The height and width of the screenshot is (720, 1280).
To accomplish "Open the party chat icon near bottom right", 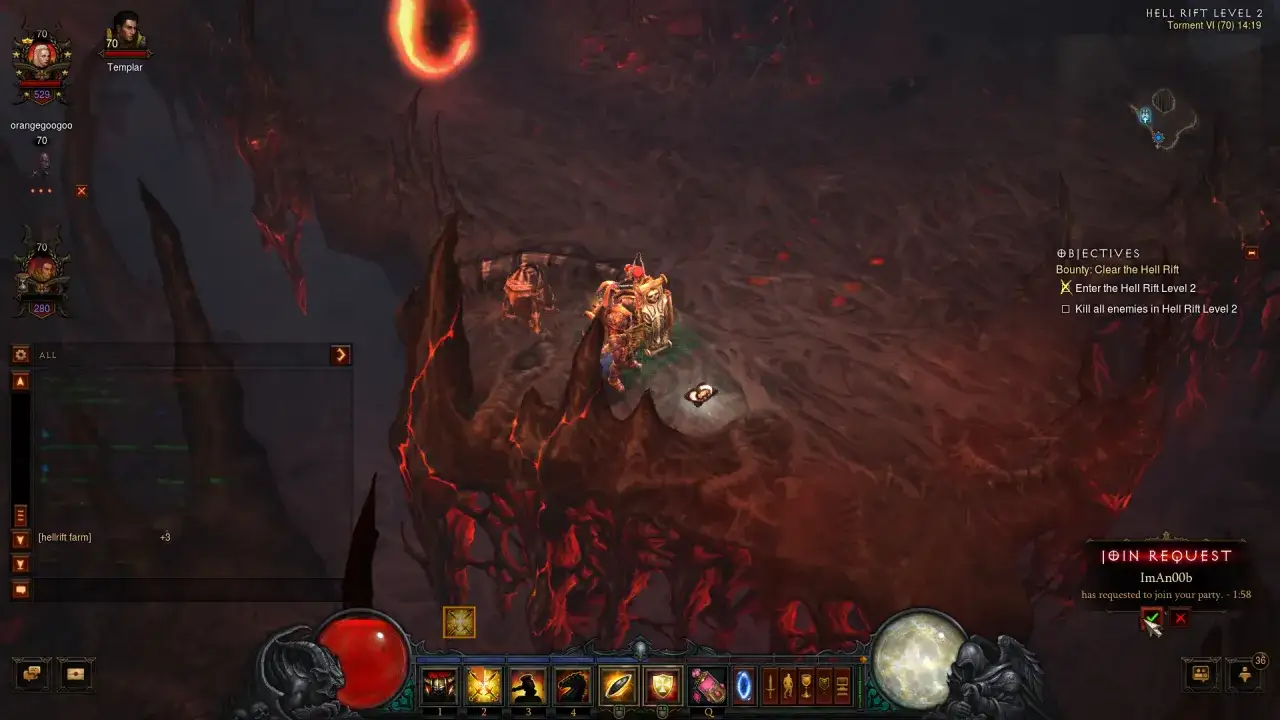I will point(1202,675).
